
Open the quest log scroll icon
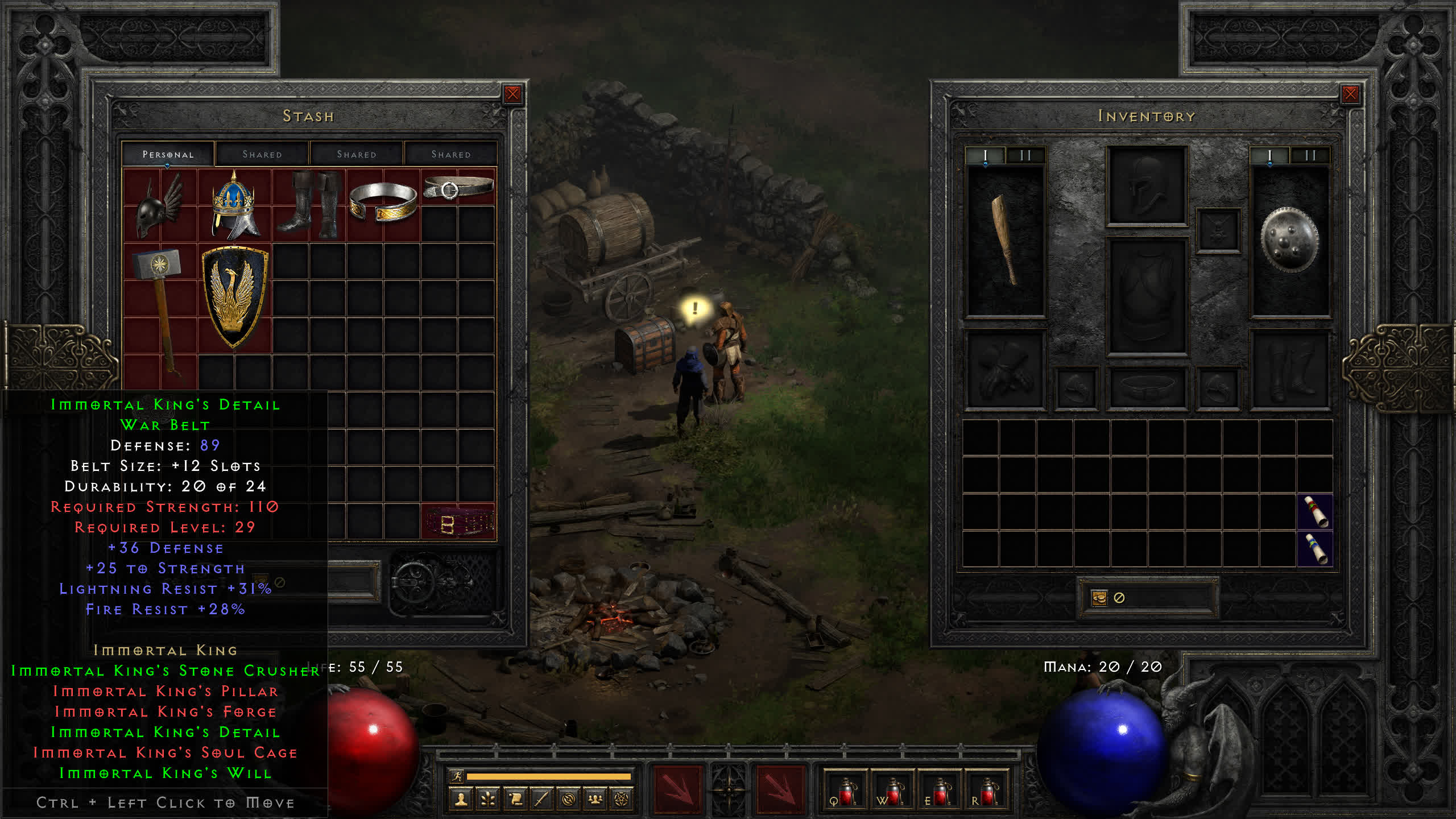tap(515, 800)
